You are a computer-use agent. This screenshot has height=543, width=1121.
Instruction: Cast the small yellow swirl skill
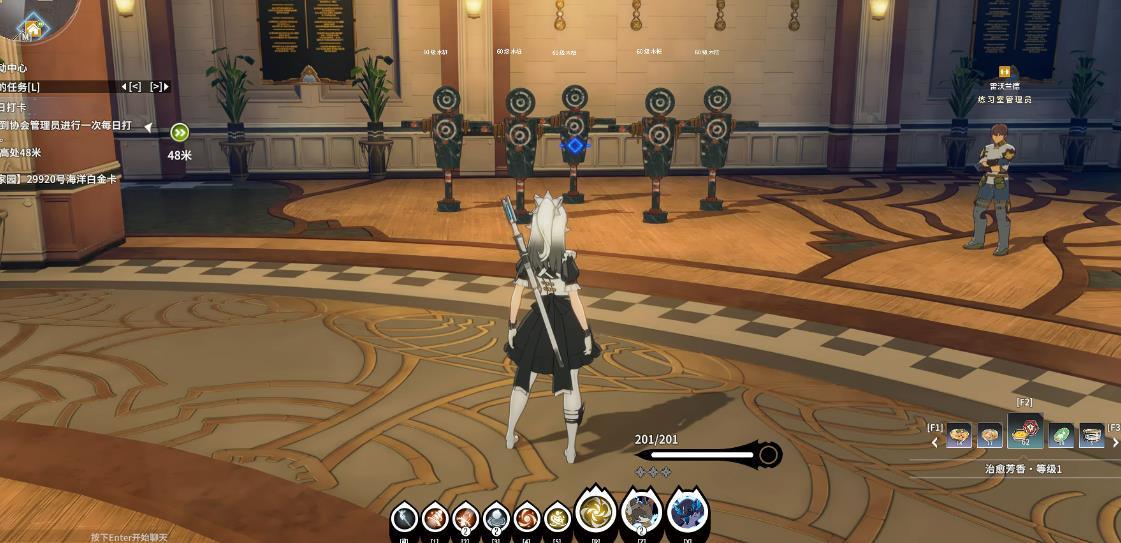point(557,518)
